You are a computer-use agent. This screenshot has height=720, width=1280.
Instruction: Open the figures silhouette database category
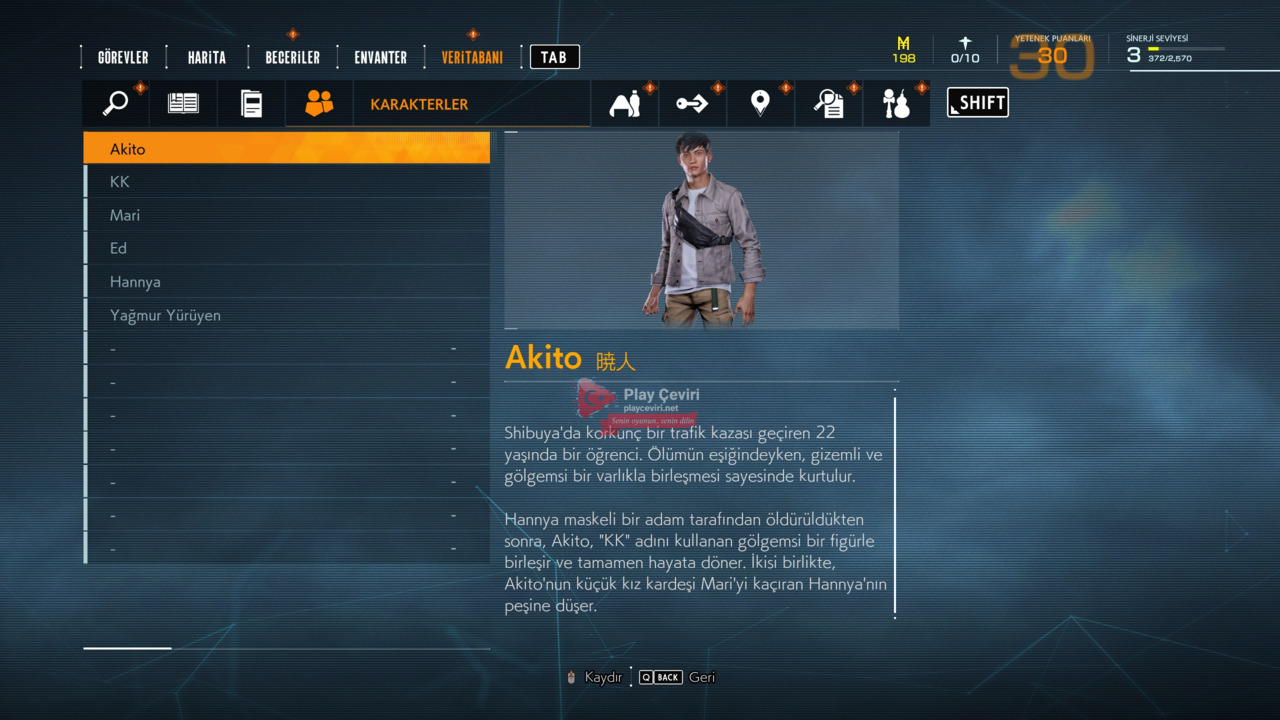pyautogui.click(x=625, y=103)
